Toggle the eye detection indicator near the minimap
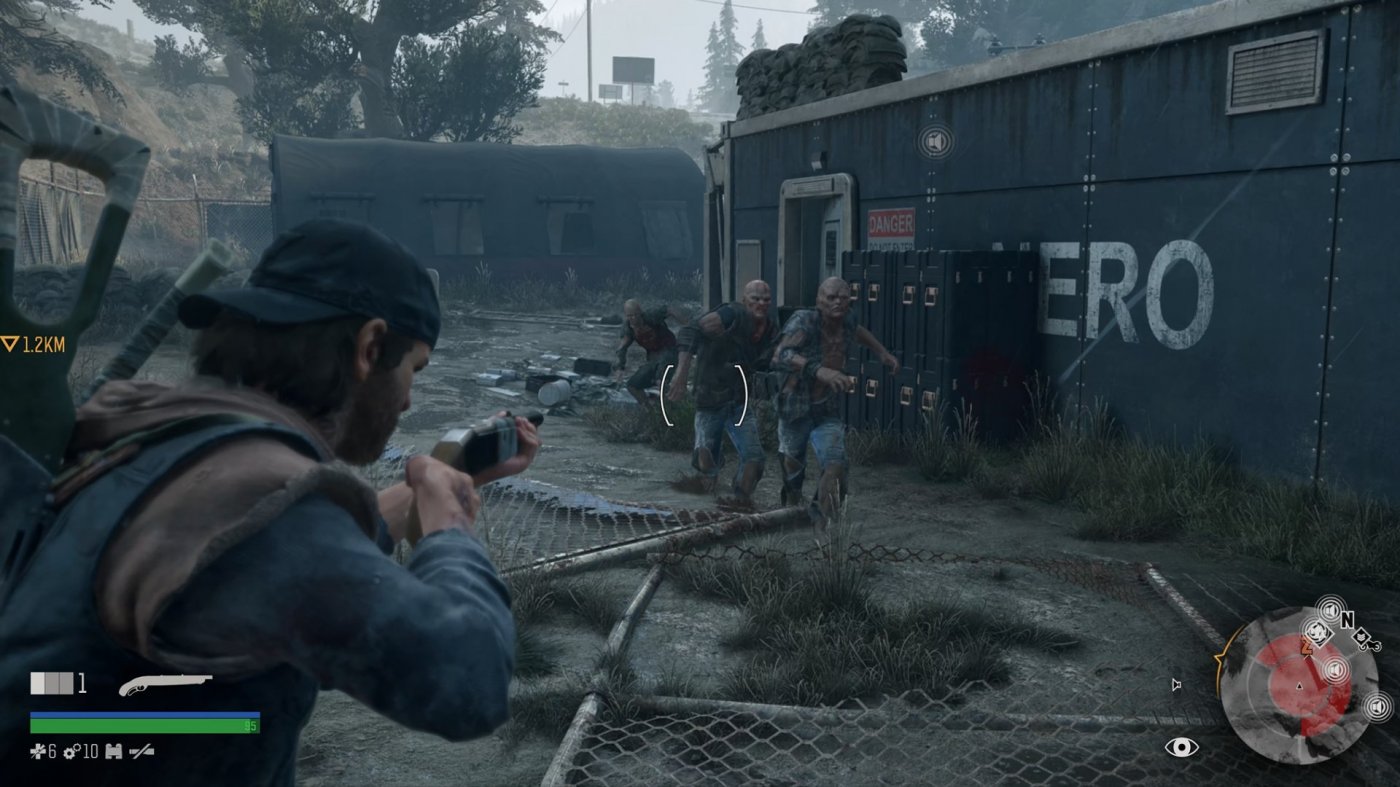 (x=1182, y=747)
